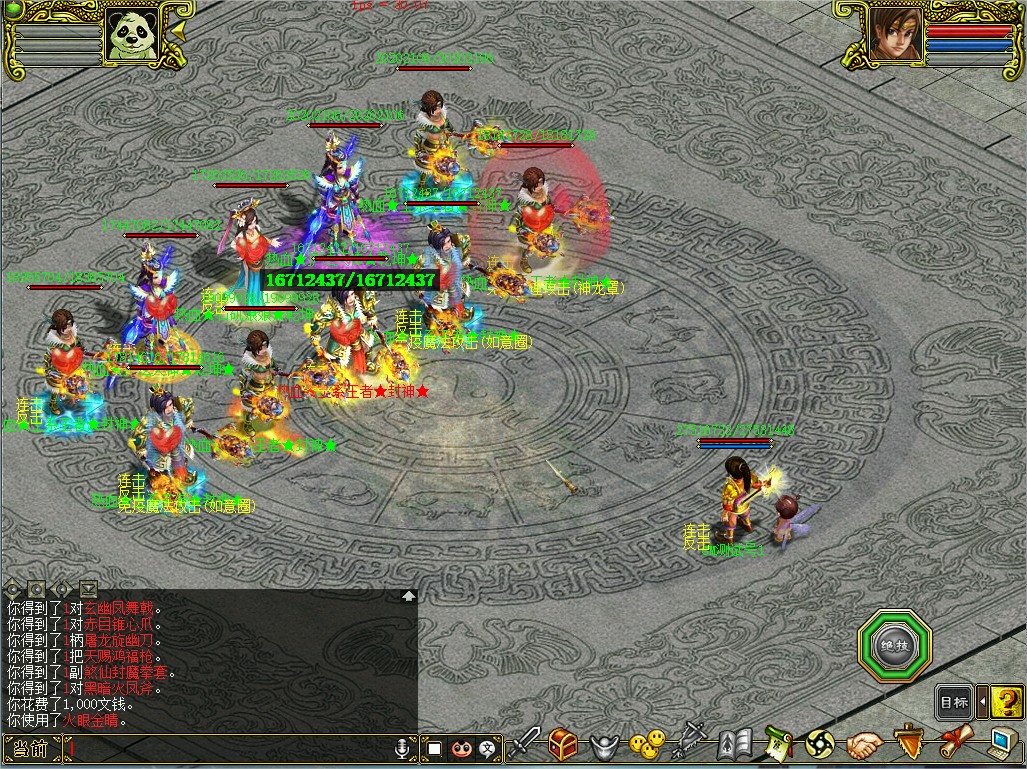1027x769 pixels.
Task: Click the black and yellow shuriken icon
Action: pos(819,745)
